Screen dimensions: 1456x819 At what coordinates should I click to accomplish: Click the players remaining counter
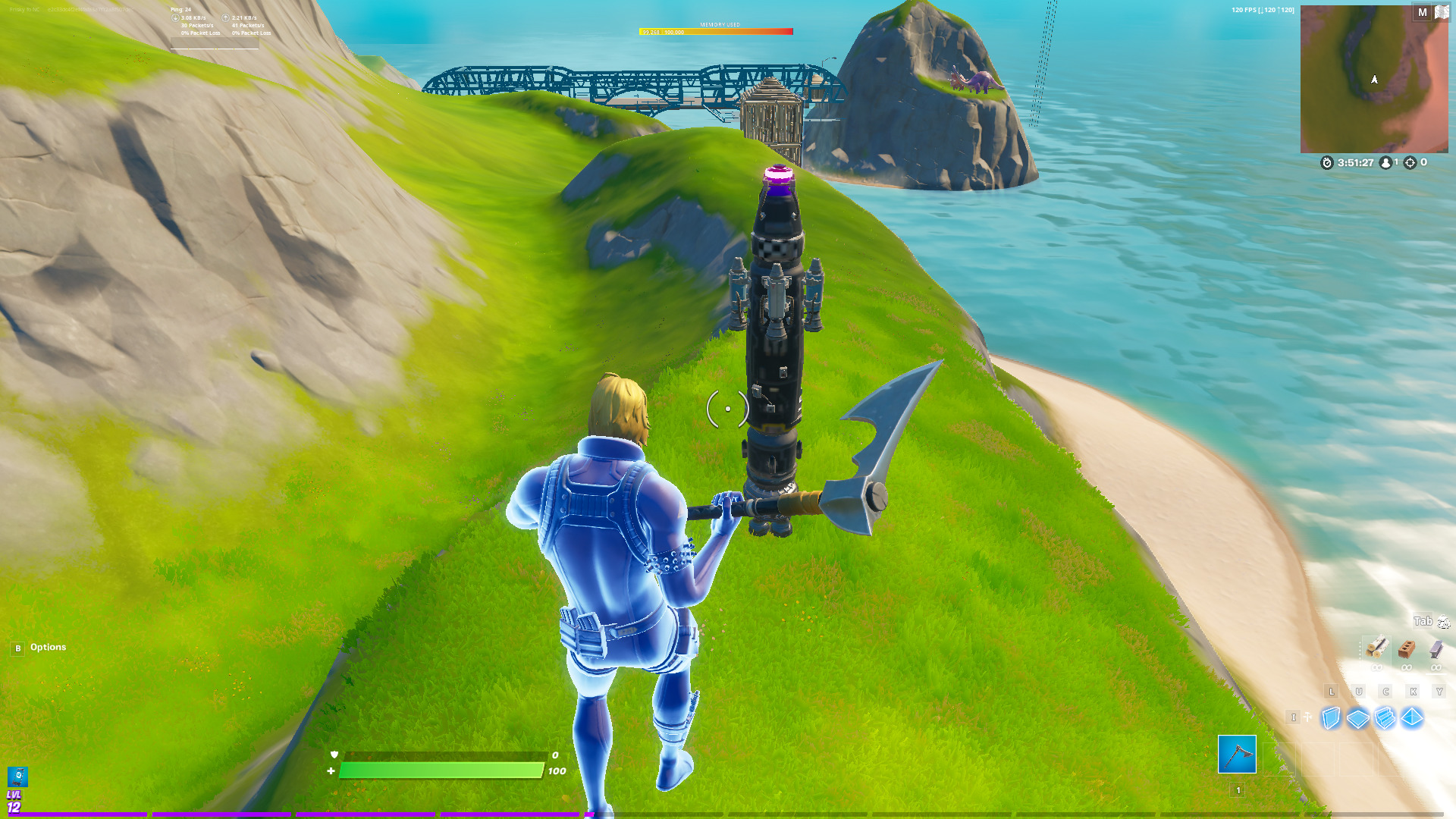tap(1387, 162)
